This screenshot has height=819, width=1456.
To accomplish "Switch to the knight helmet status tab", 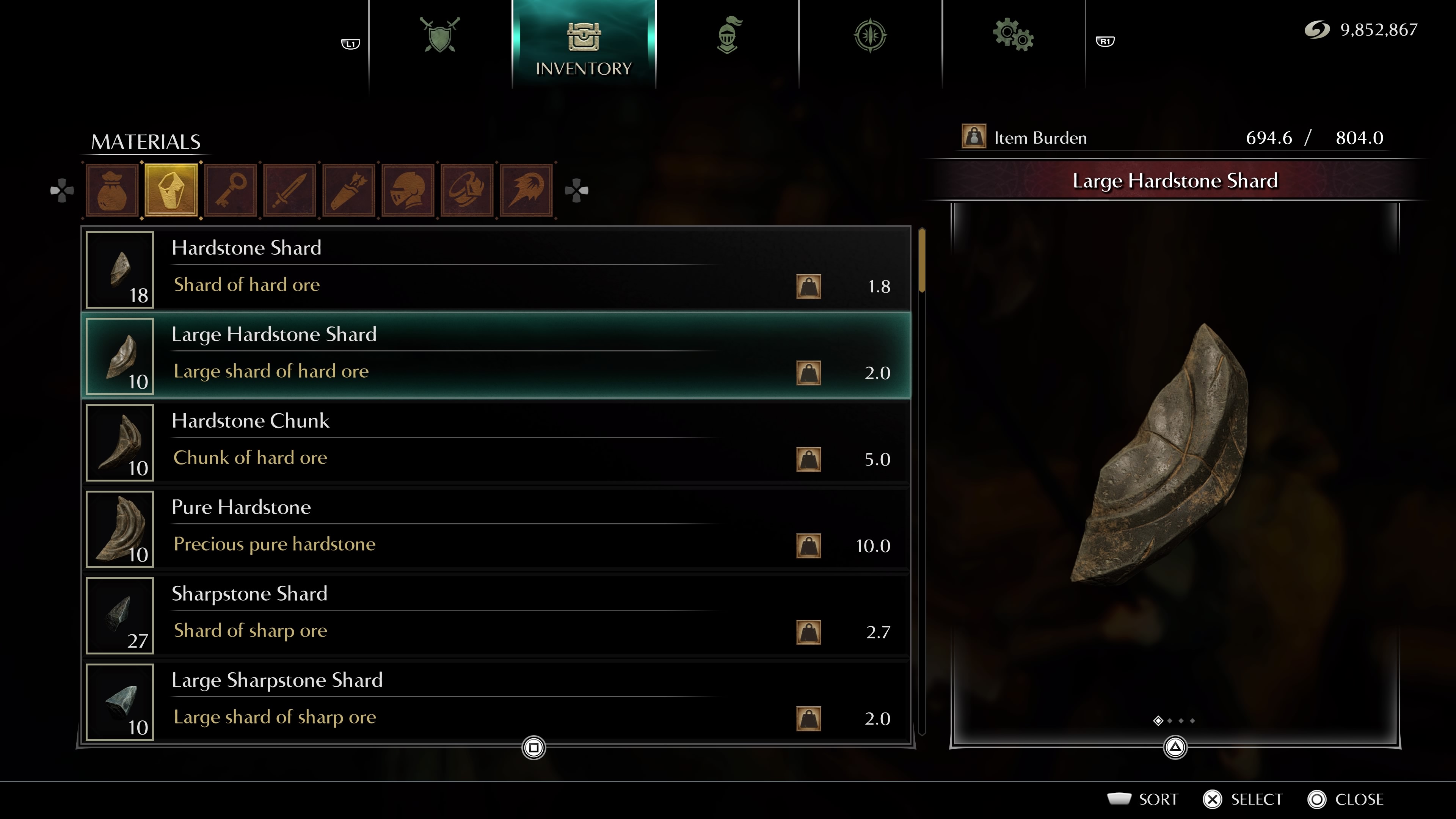I will click(x=728, y=36).
